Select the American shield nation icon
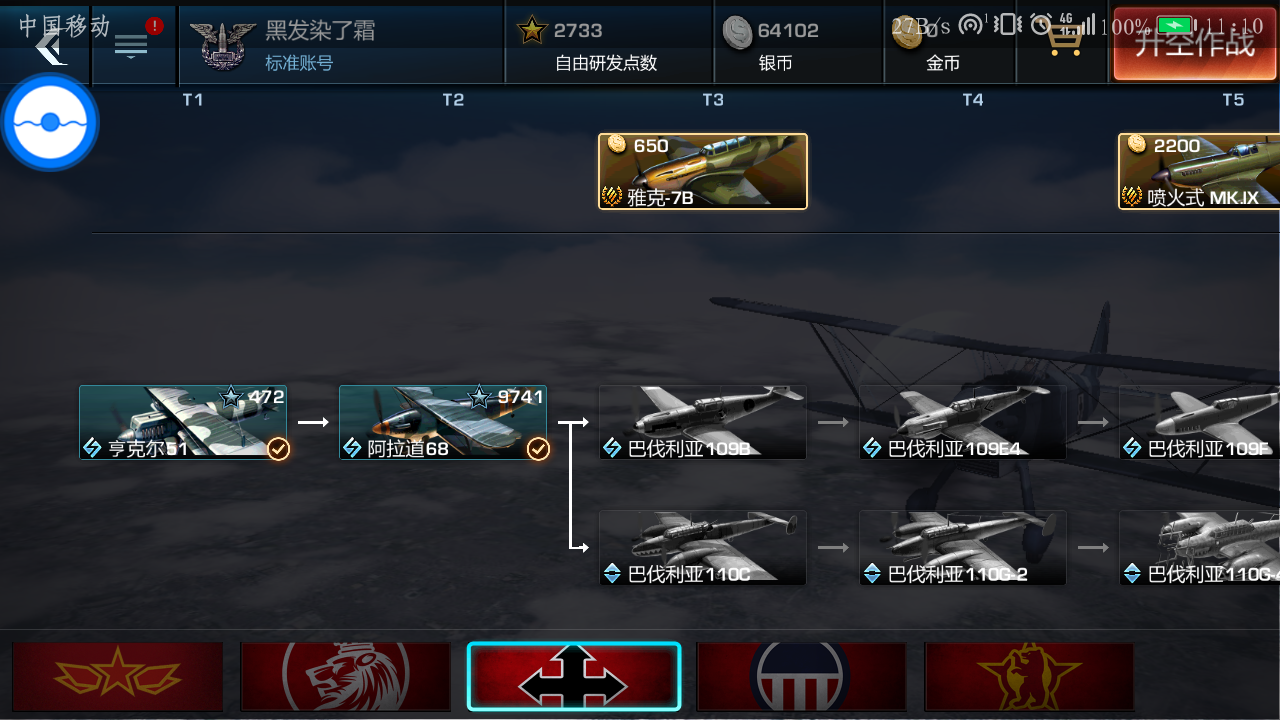1280x720 pixels. (801, 677)
